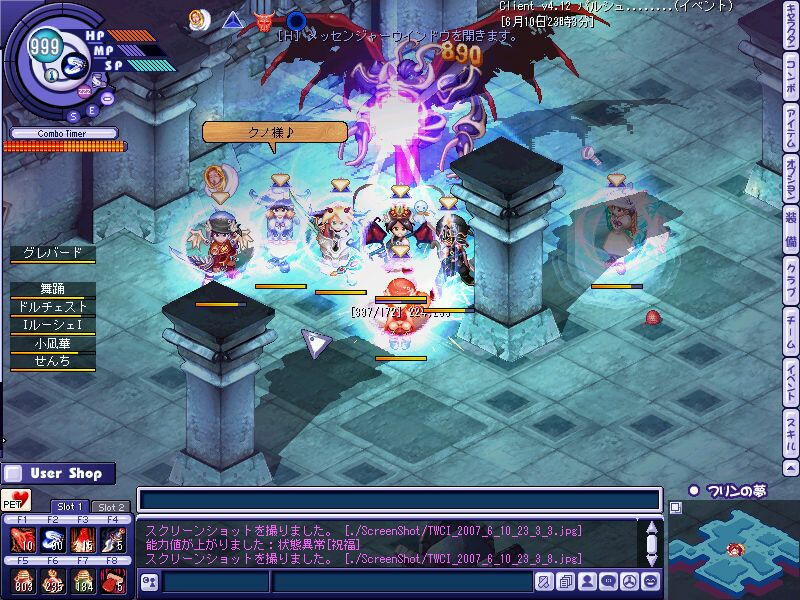This screenshot has height=600, width=800.
Task: Select party member ドルチェスト in the list
Action: click(52, 306)
